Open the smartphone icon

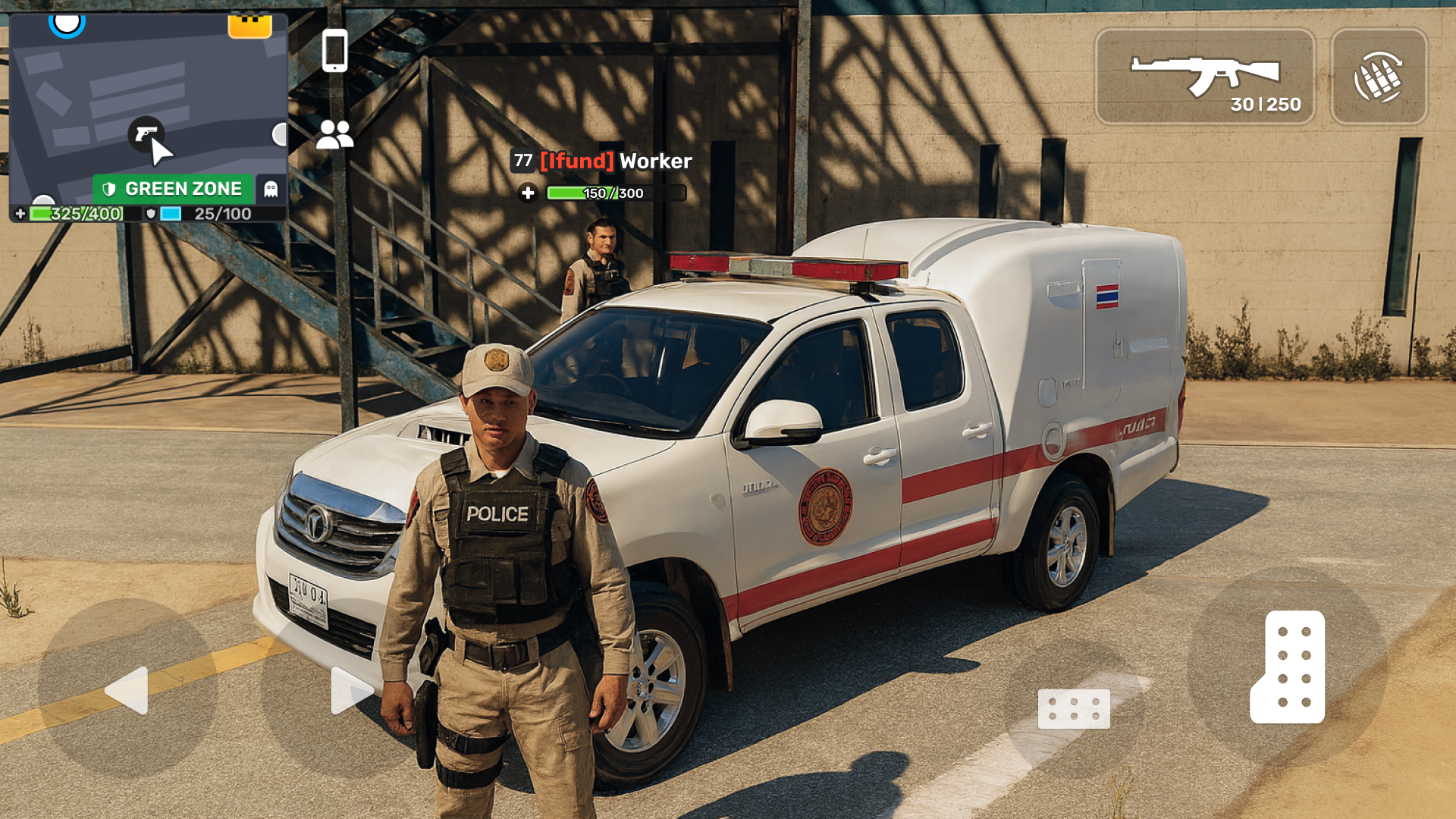coord(334,51)
